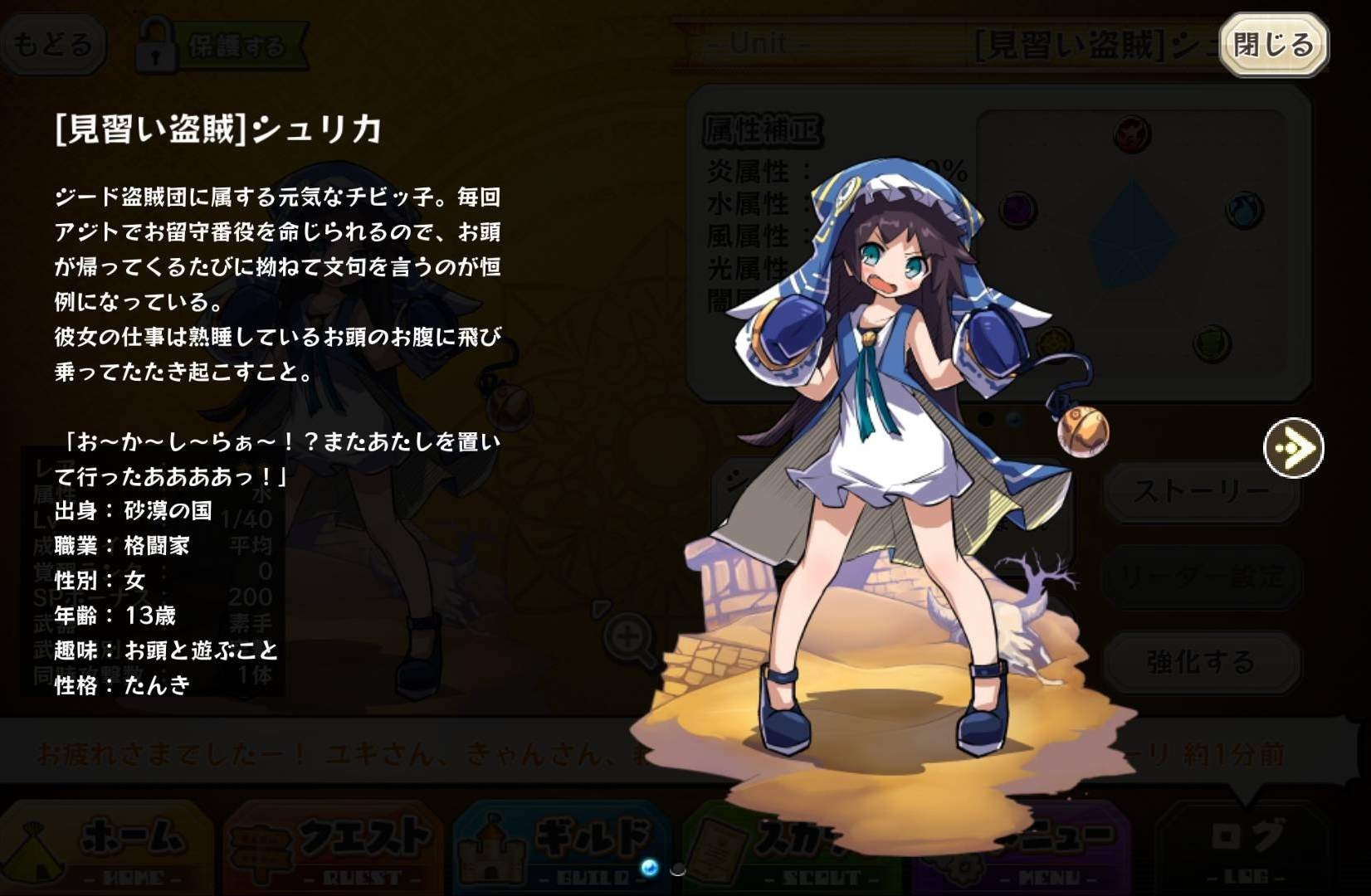Screen dimensions: 1371x896
Task: Set unit as leader with リーダー設定
Action: point(1200,577)
